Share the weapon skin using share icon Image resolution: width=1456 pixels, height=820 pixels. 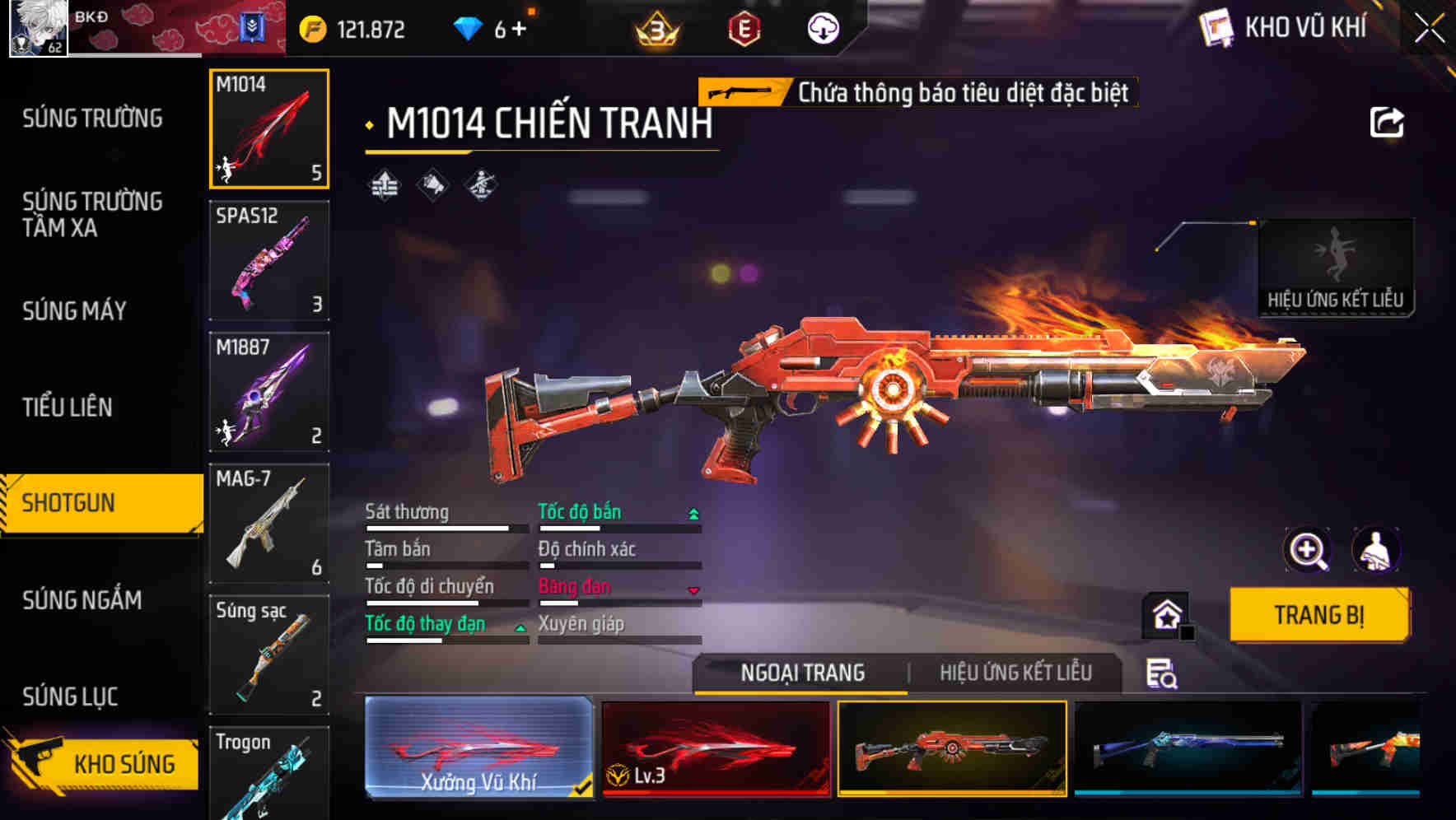pyautogui.click(x=1386, y=123)
